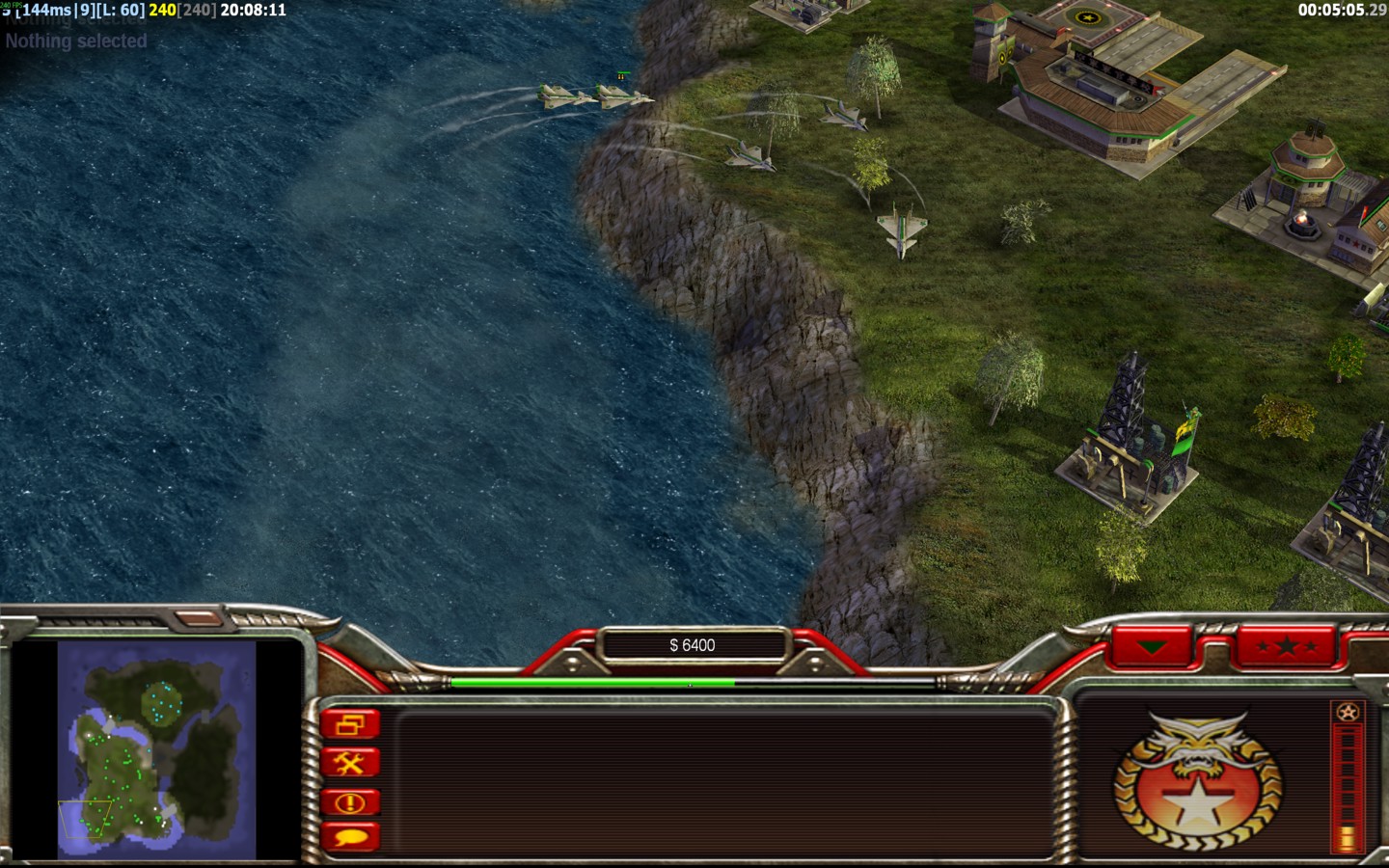
Task: Open the Generals powers three-star button
Action: [1287, 646]
